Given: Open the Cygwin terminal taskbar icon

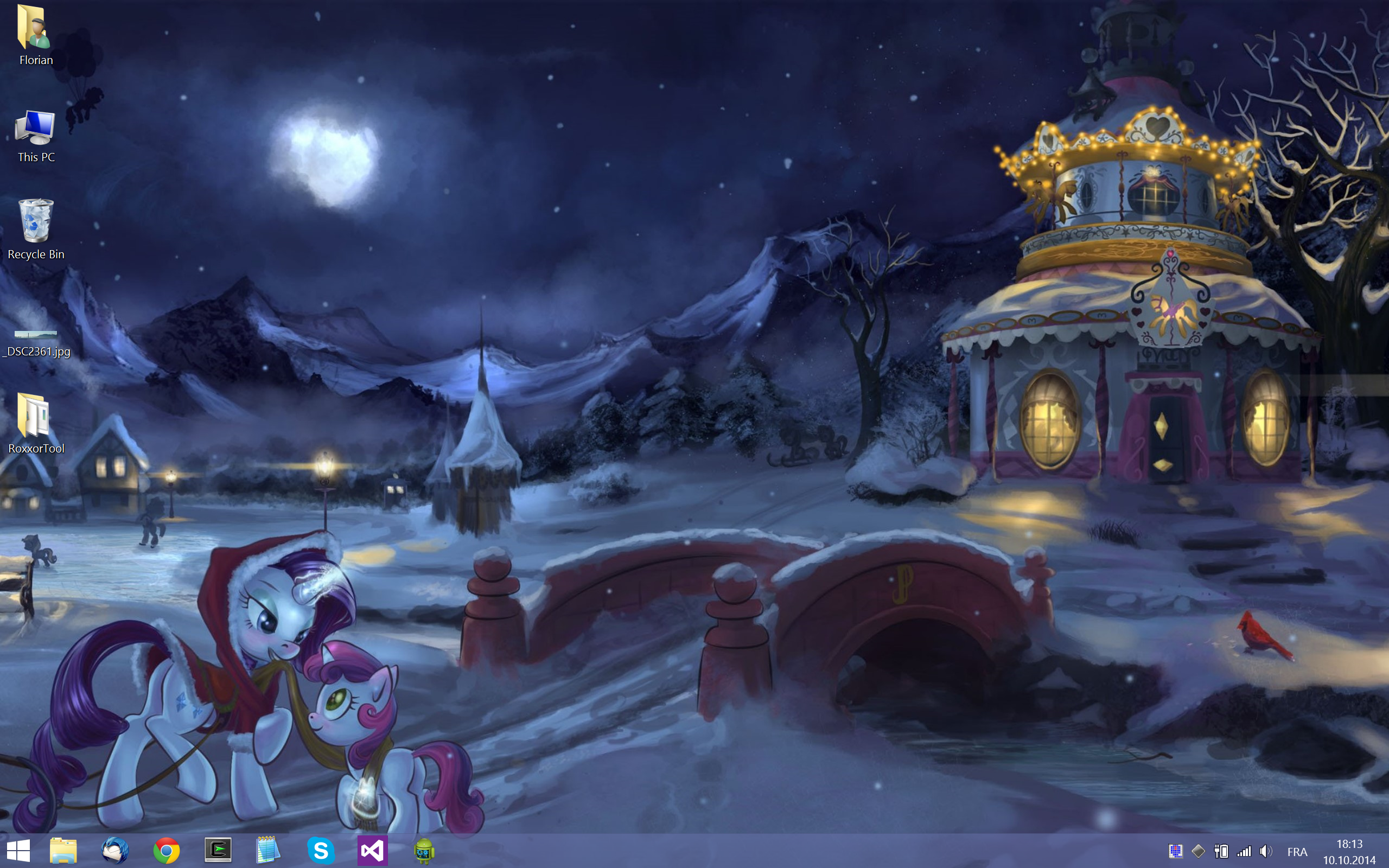Looking at the screenshot, I should click(x=218, y=850).
